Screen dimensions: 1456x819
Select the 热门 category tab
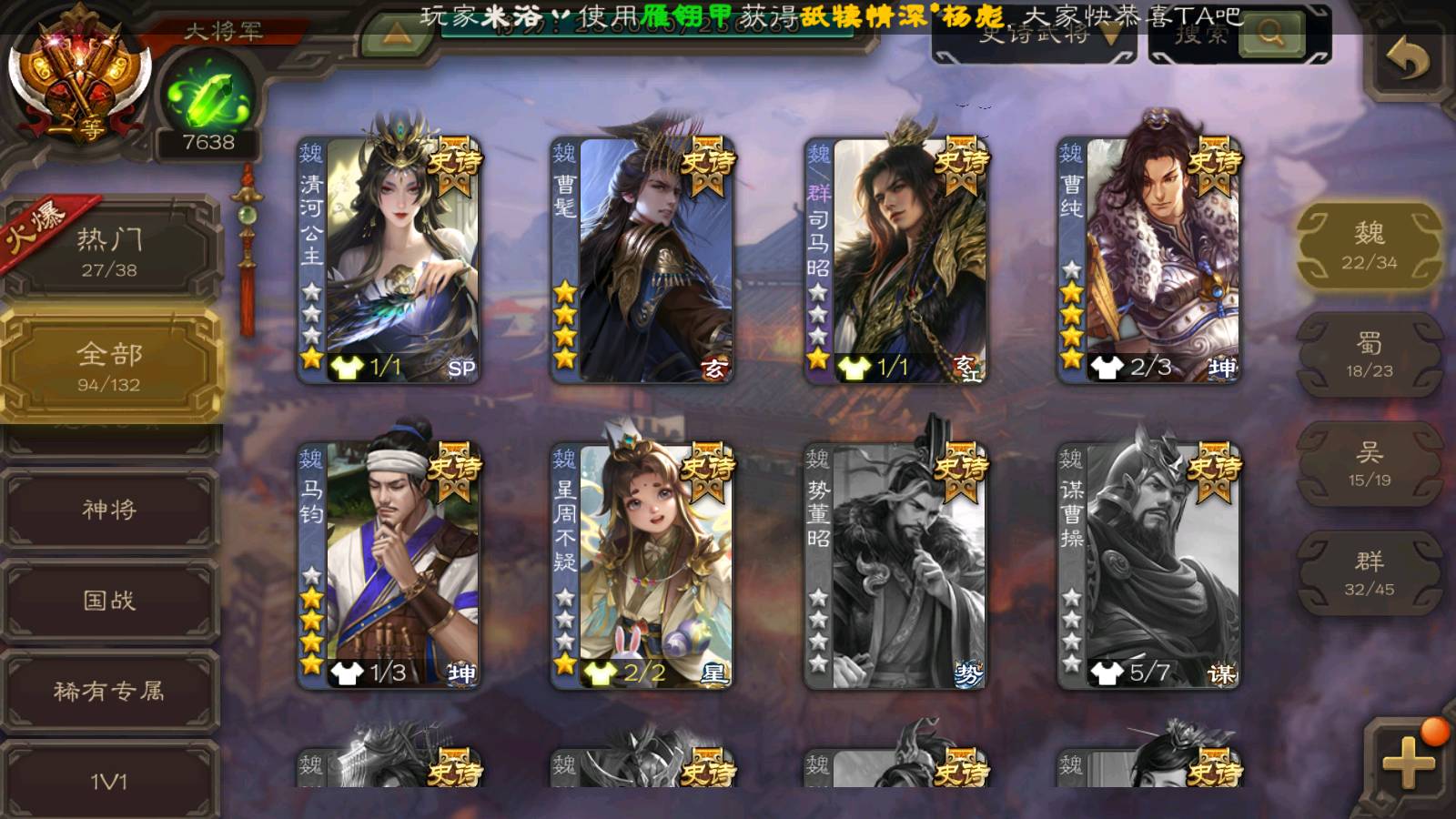109,251
